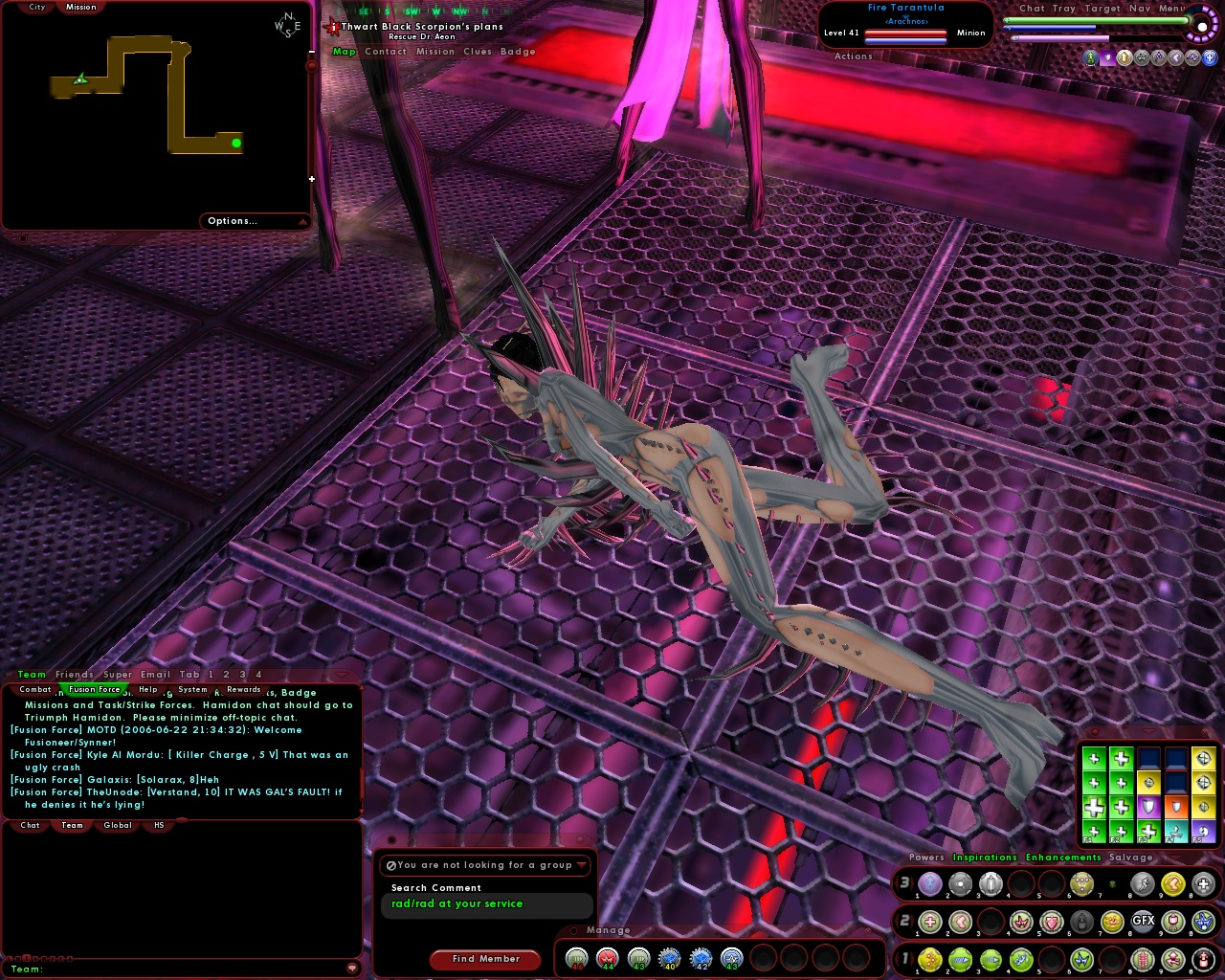The width and height of the screenshot is (1225, 980).
Task: Open Options... on the minimap
Action: [231, 220]
